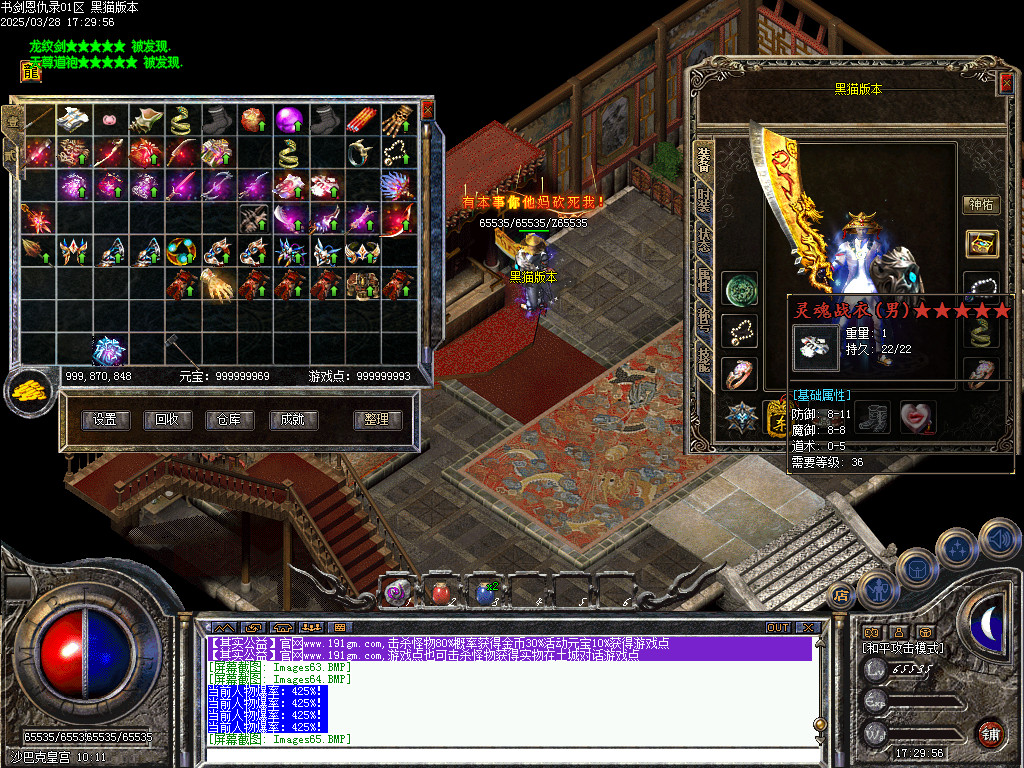Viewport: 1024px width, 768px height.
Task: Use the red potion in the hotbar
Action: click(x=441, y=593)
